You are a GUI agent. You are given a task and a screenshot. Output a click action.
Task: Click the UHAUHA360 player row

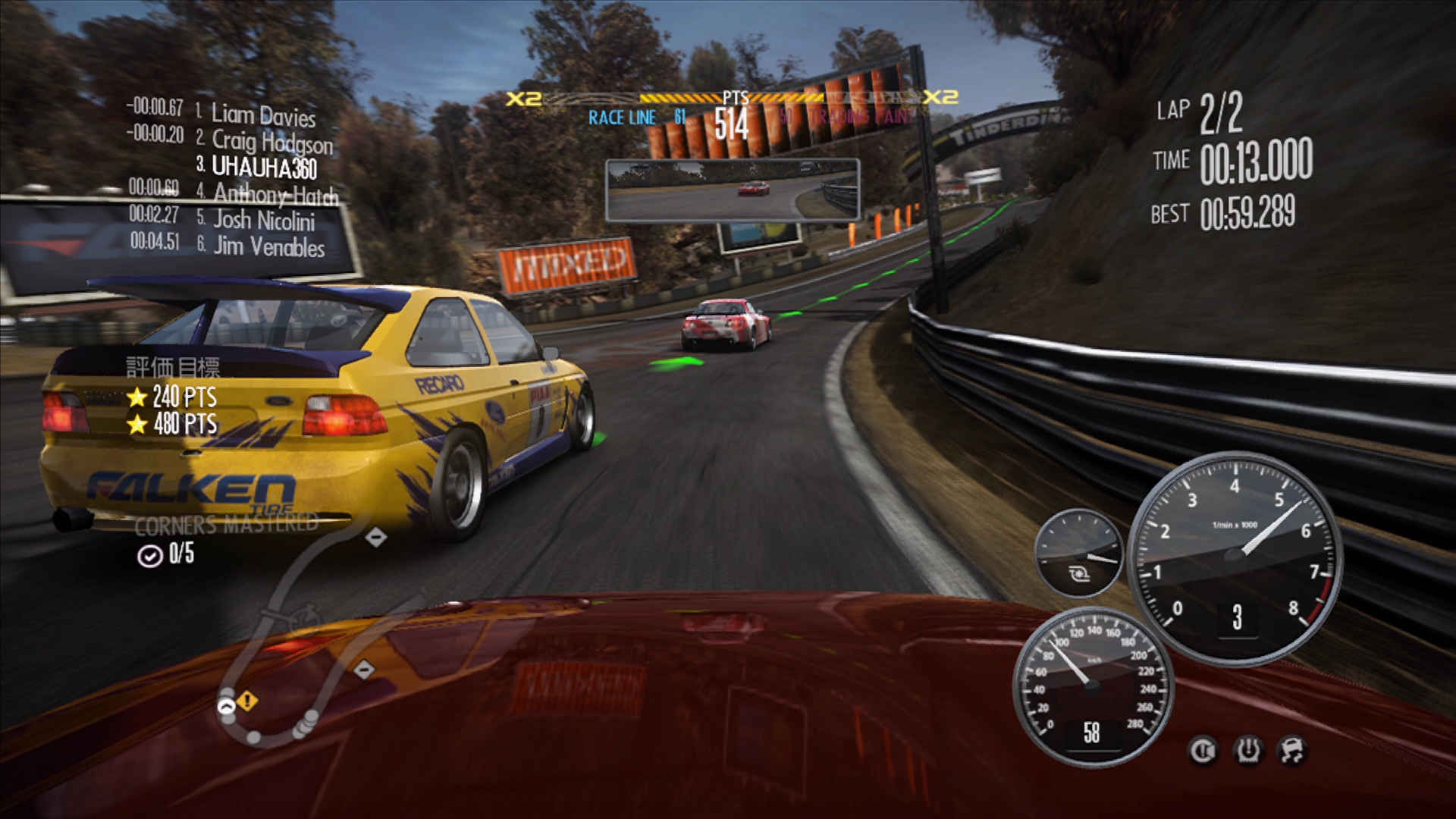tap(263, 167)
